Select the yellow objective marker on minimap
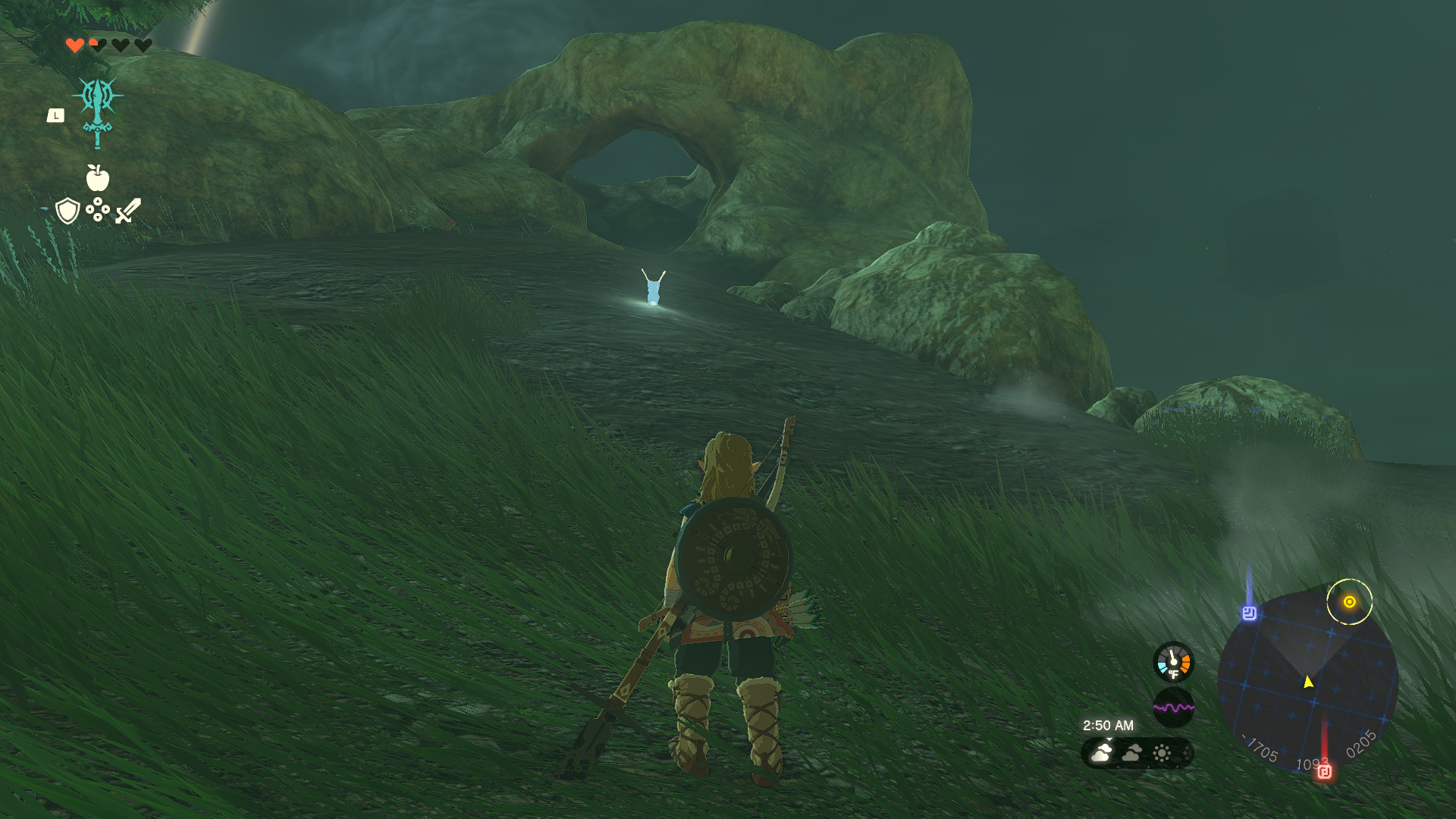1456x819 pixels. click(x=1349, y=602)
